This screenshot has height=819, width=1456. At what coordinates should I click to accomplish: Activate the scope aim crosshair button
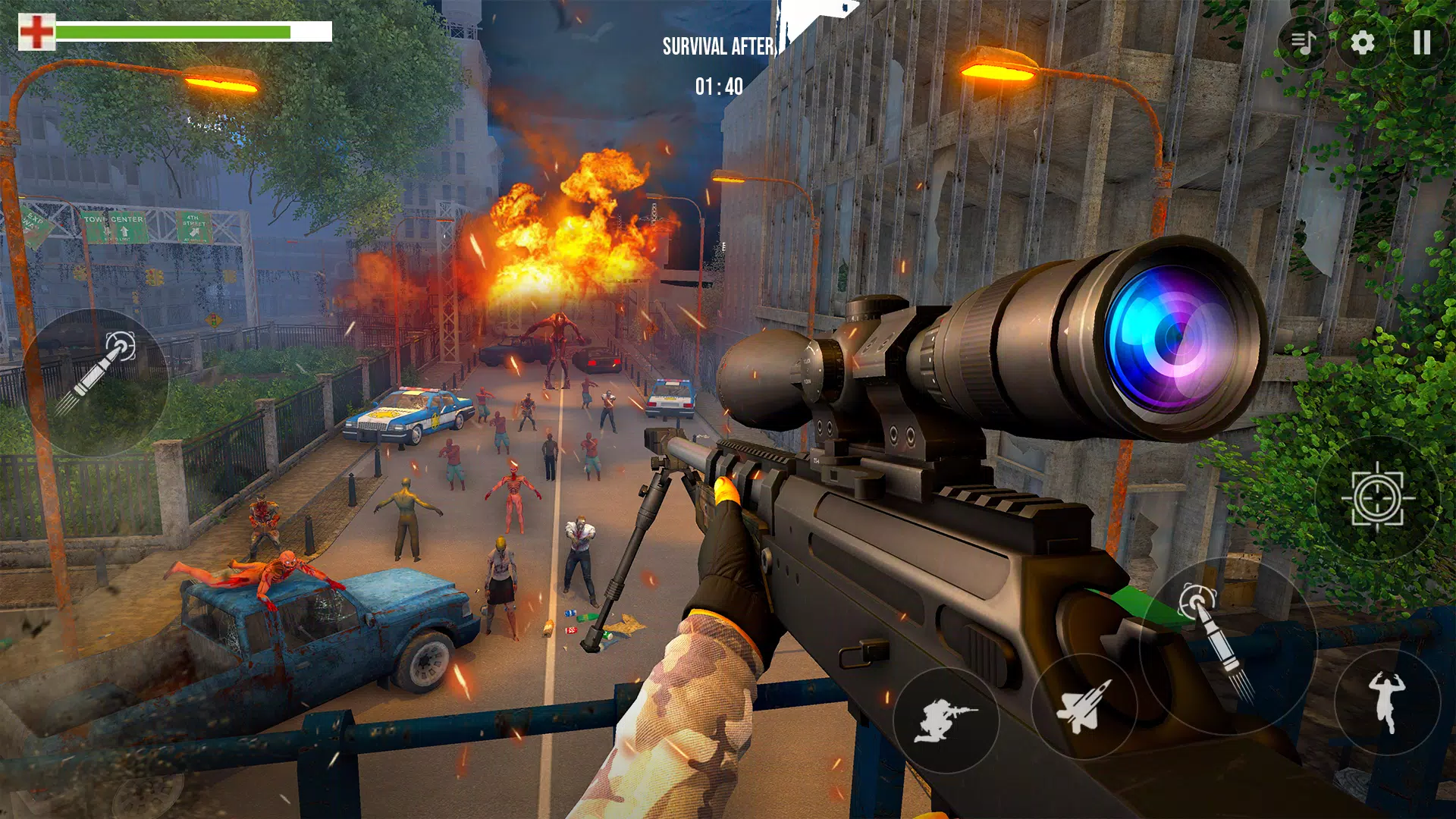(x=1378, y=498)
